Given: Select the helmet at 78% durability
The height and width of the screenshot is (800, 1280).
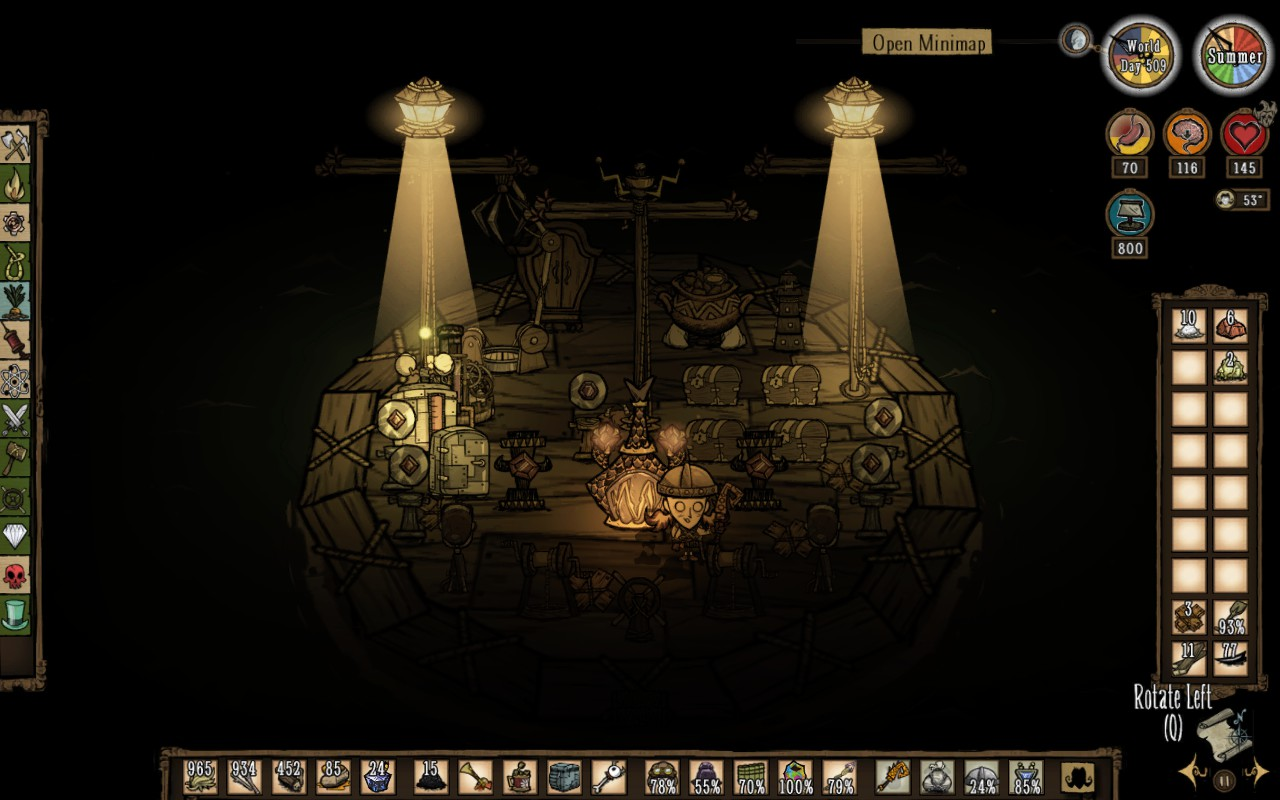Looking at the screenshot, I should [662, 777].
